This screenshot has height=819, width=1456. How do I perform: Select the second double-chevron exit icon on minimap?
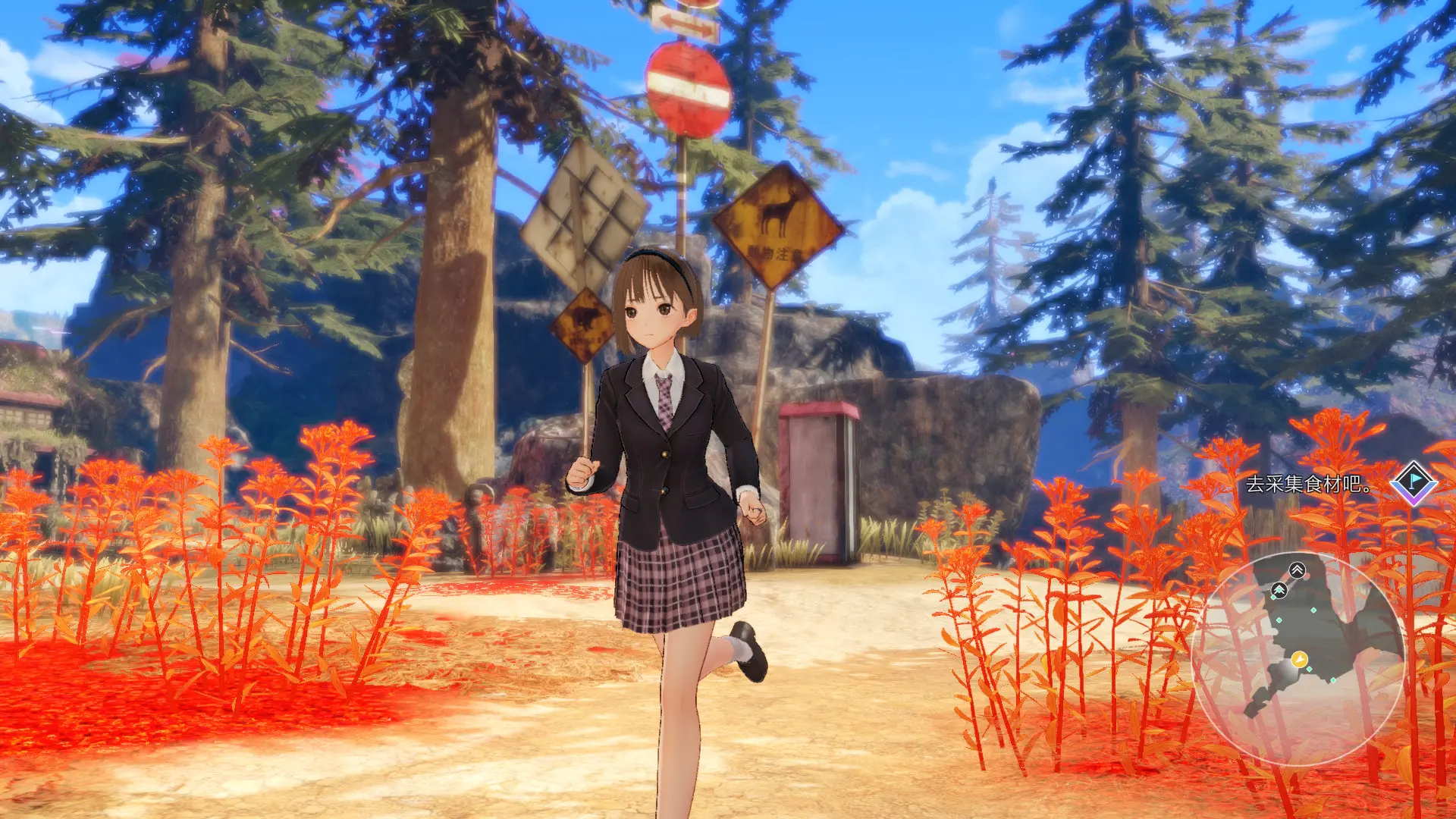coord(1279,589)
